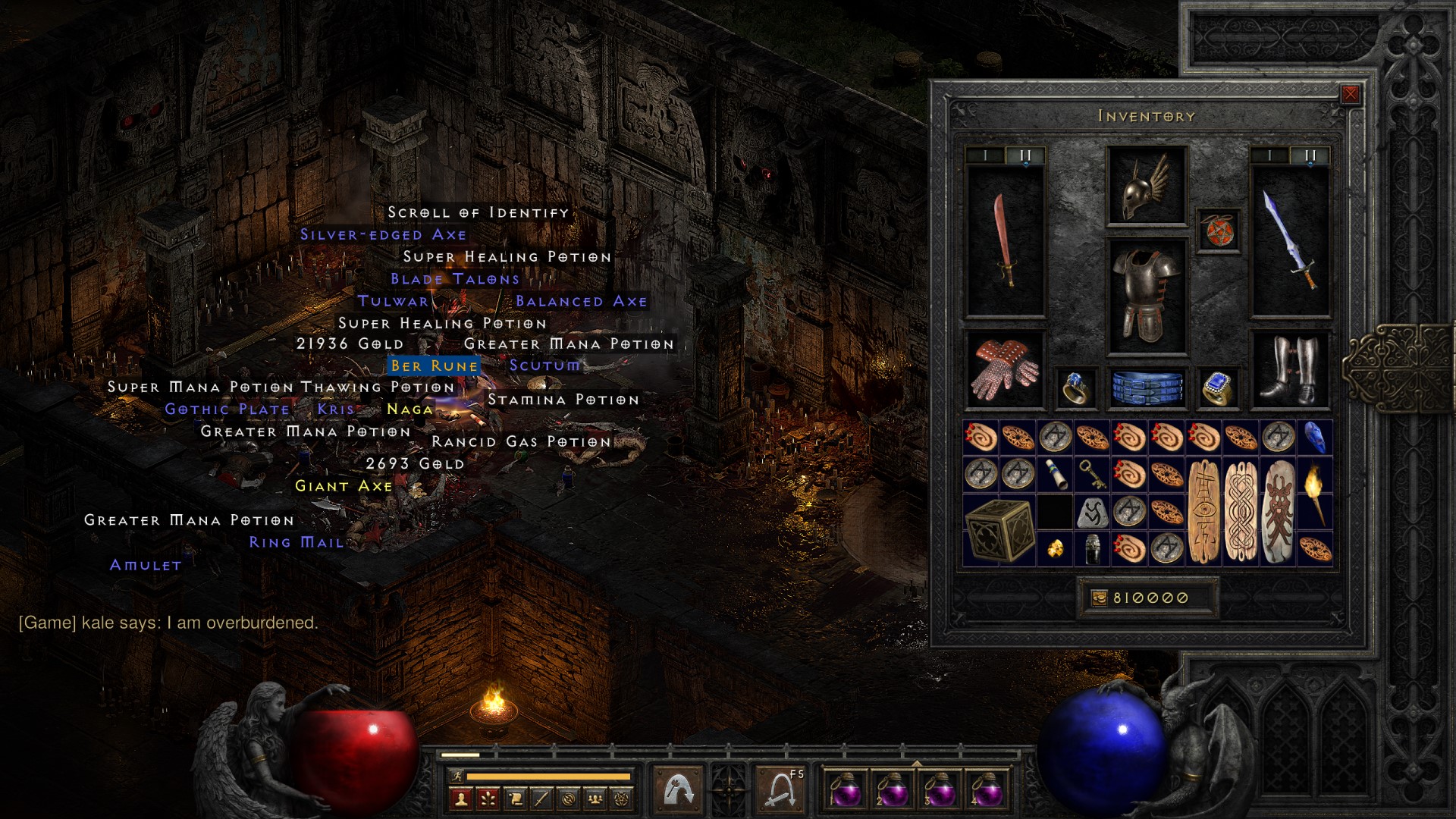
Task: Pick up the equipped body armor
Action: pyautogui.click(x=1146, y=296)
